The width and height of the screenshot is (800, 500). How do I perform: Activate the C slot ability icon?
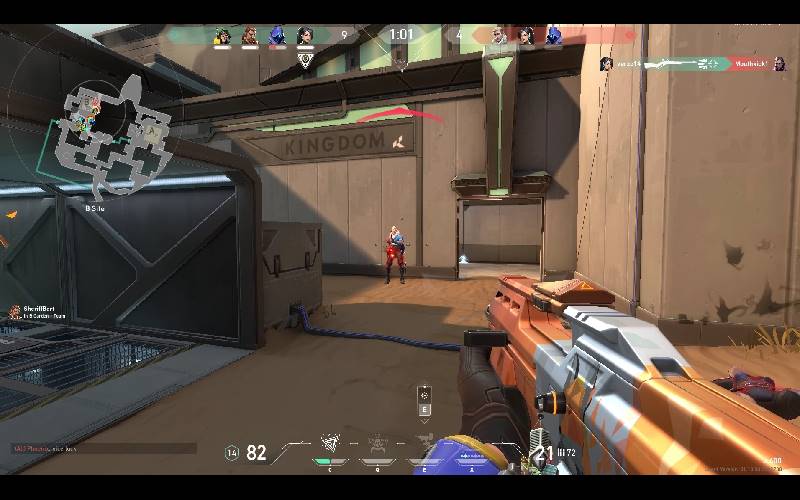330,444
